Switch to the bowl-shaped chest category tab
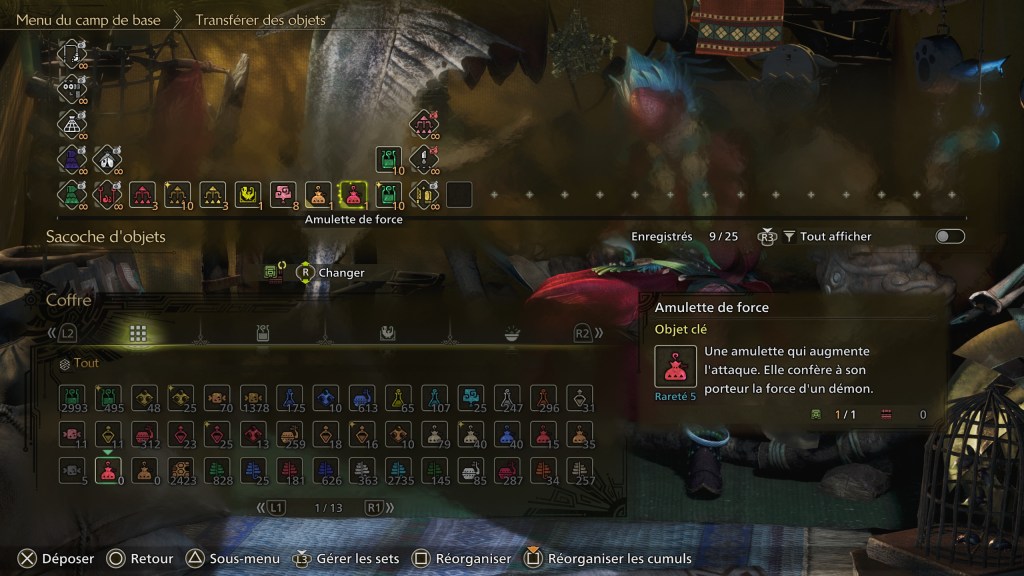1024x576 pixels. coord(511,333)
